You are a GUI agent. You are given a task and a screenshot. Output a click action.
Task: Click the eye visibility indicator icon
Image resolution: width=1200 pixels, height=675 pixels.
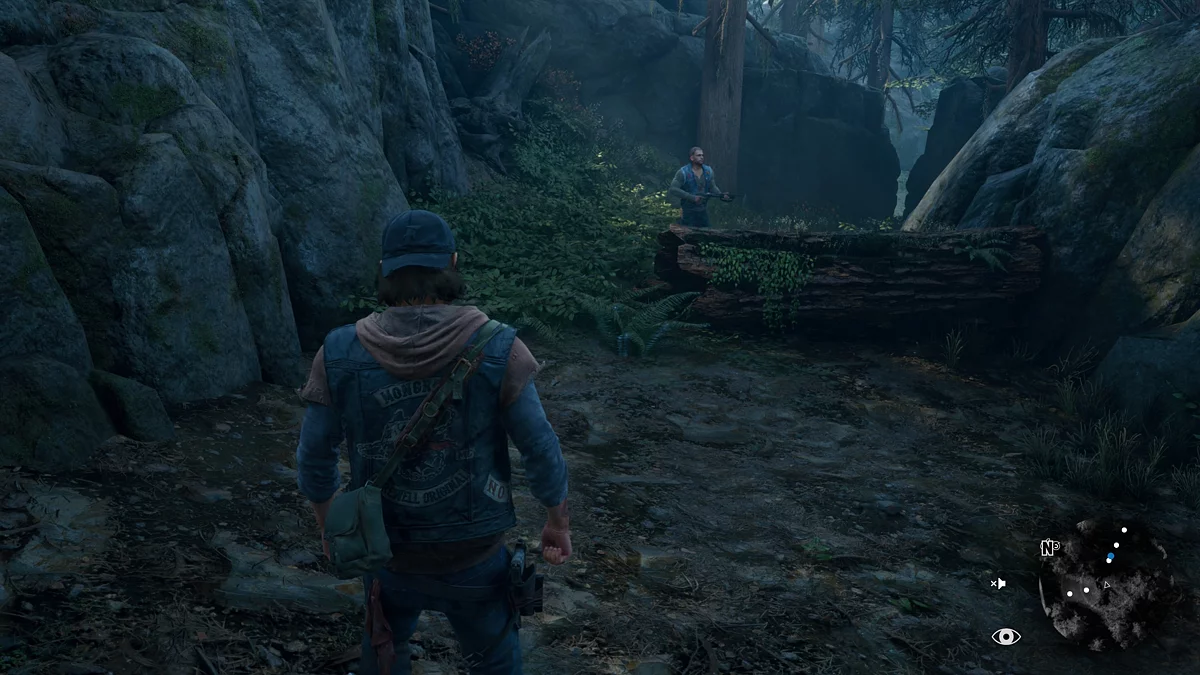(x=1005, y=636)
